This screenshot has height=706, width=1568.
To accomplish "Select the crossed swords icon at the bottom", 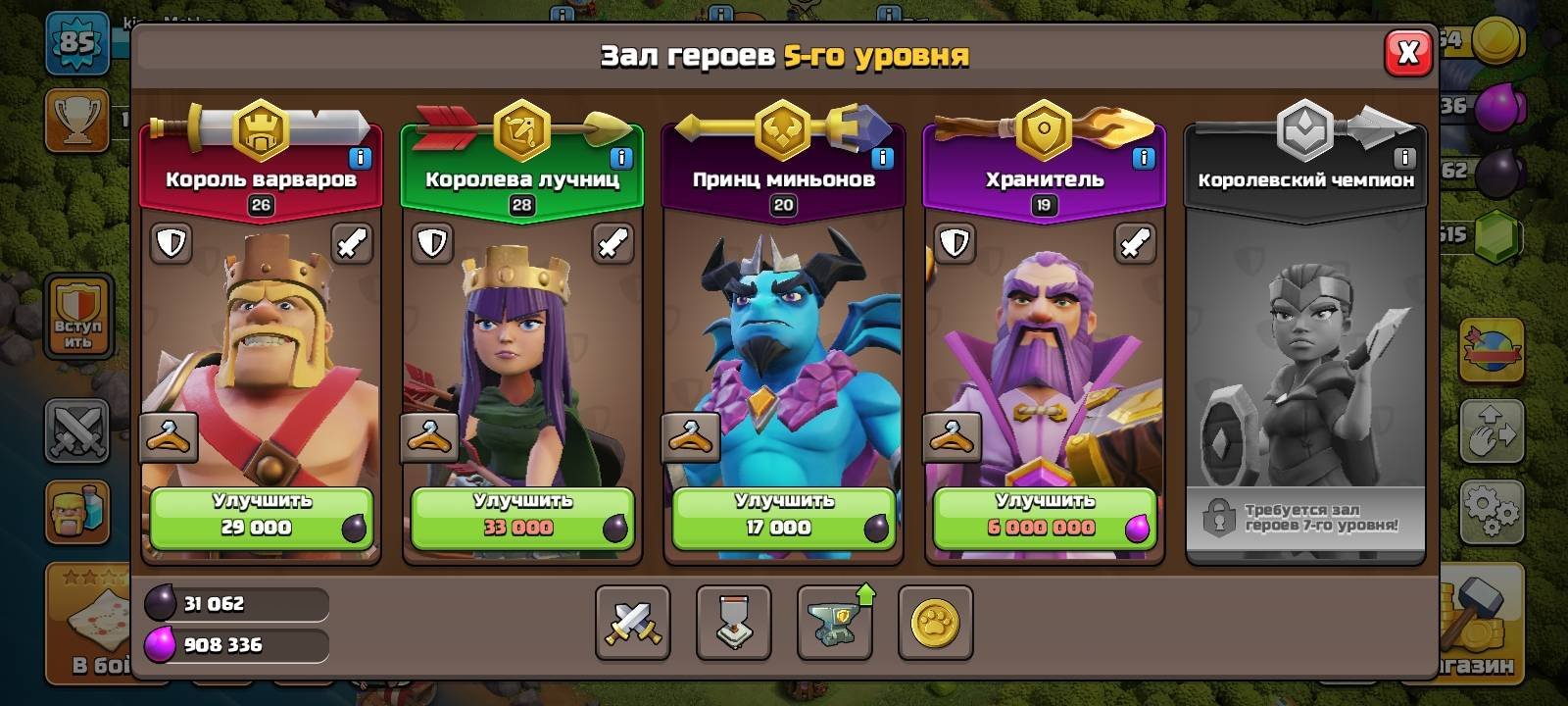I will (x=632, y=626).
